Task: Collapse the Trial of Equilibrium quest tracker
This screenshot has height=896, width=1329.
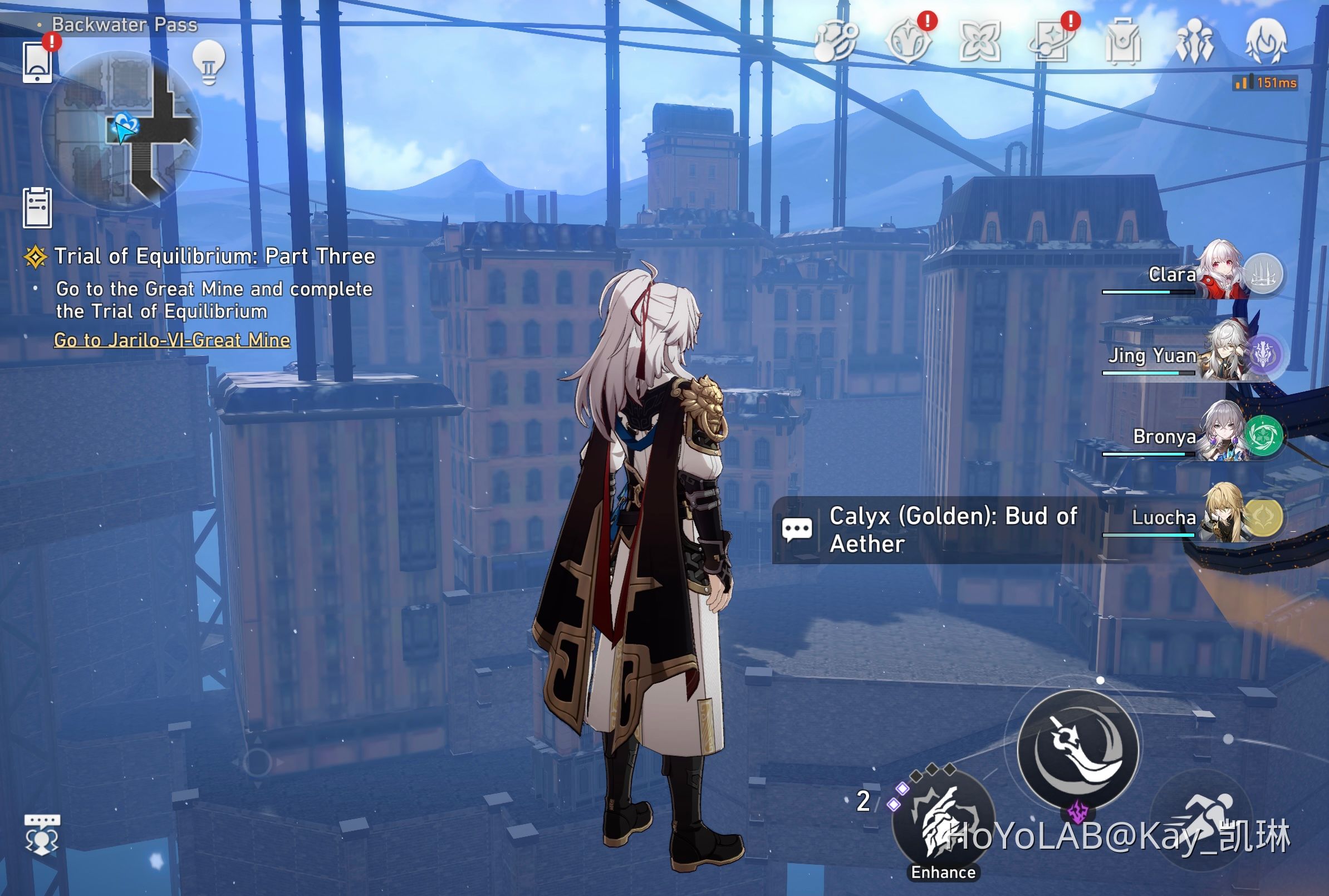Action: tap(37, 257)
